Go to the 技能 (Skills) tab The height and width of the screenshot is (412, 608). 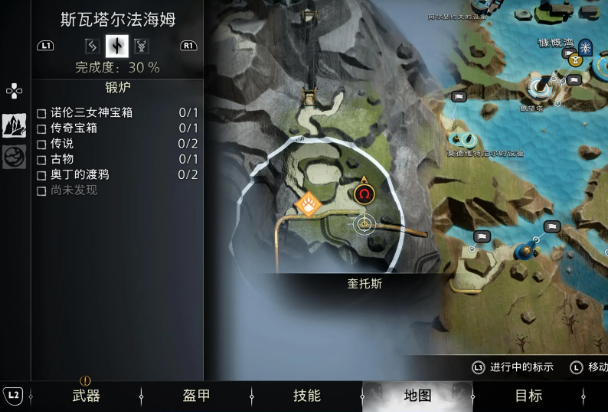click(307, 396)
